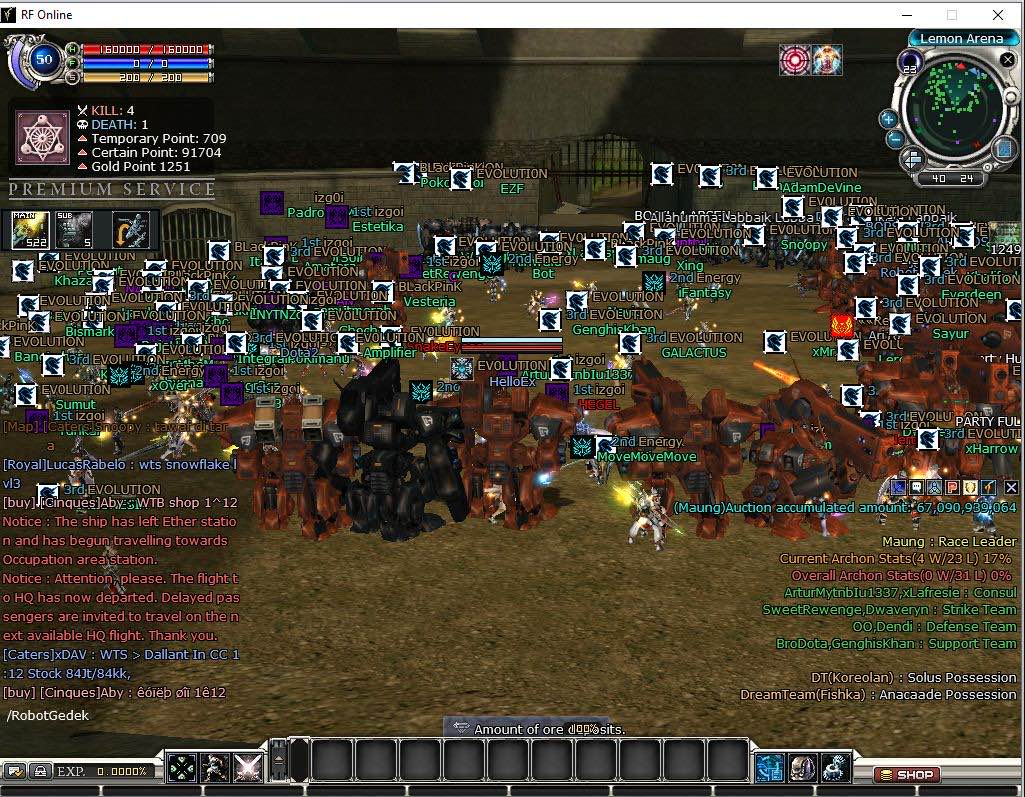Open the helmet character icon near Shop
Image resolution: width=1025 pixels, height=797 pixels.
point(803,768)
